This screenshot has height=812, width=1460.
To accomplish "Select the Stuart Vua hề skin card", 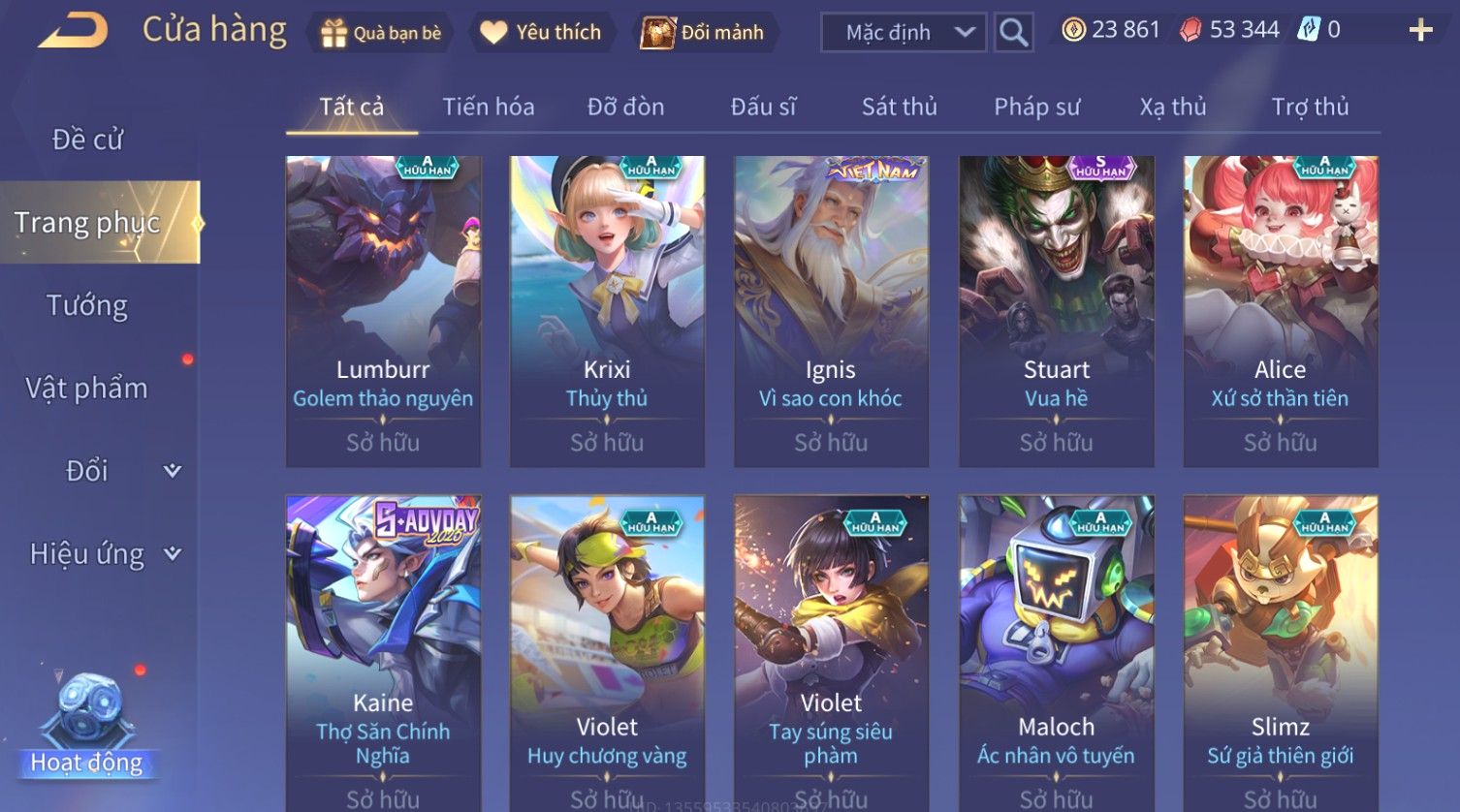I will [1056, 310].
